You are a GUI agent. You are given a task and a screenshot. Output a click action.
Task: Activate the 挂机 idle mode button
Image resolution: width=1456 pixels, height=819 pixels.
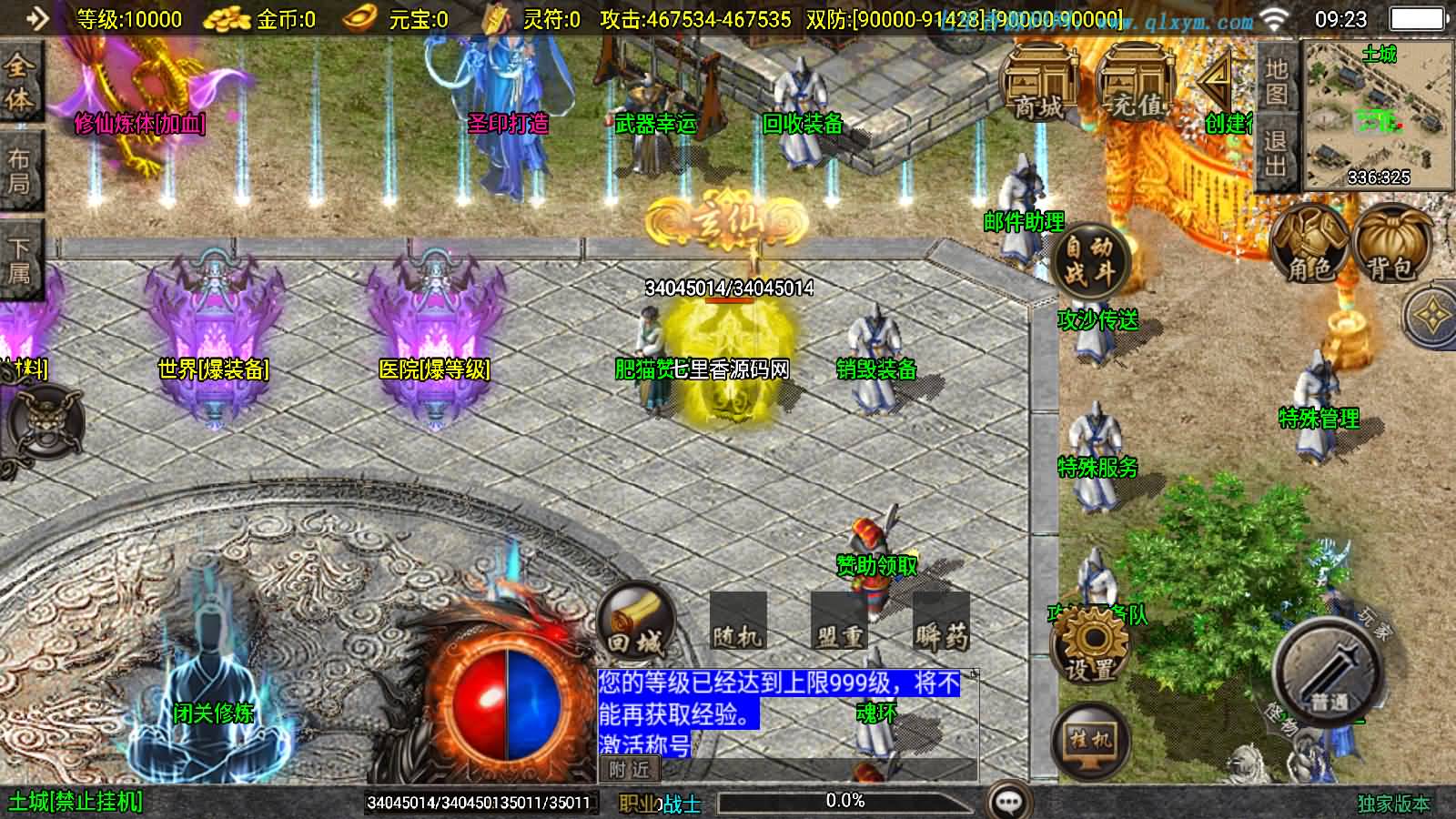coord(1090,738)
